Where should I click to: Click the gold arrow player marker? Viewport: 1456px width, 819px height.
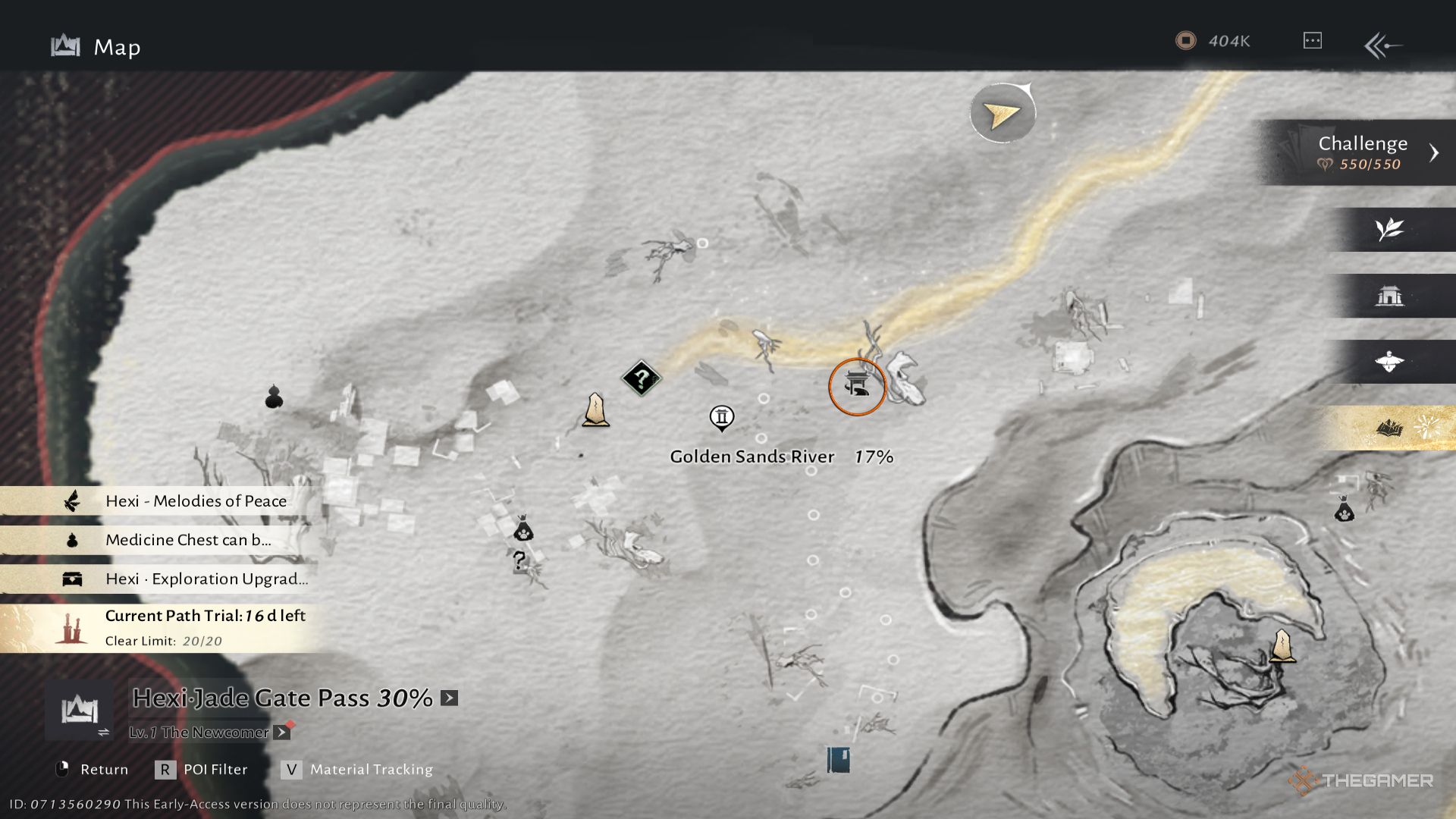[x=1002, y=114]
